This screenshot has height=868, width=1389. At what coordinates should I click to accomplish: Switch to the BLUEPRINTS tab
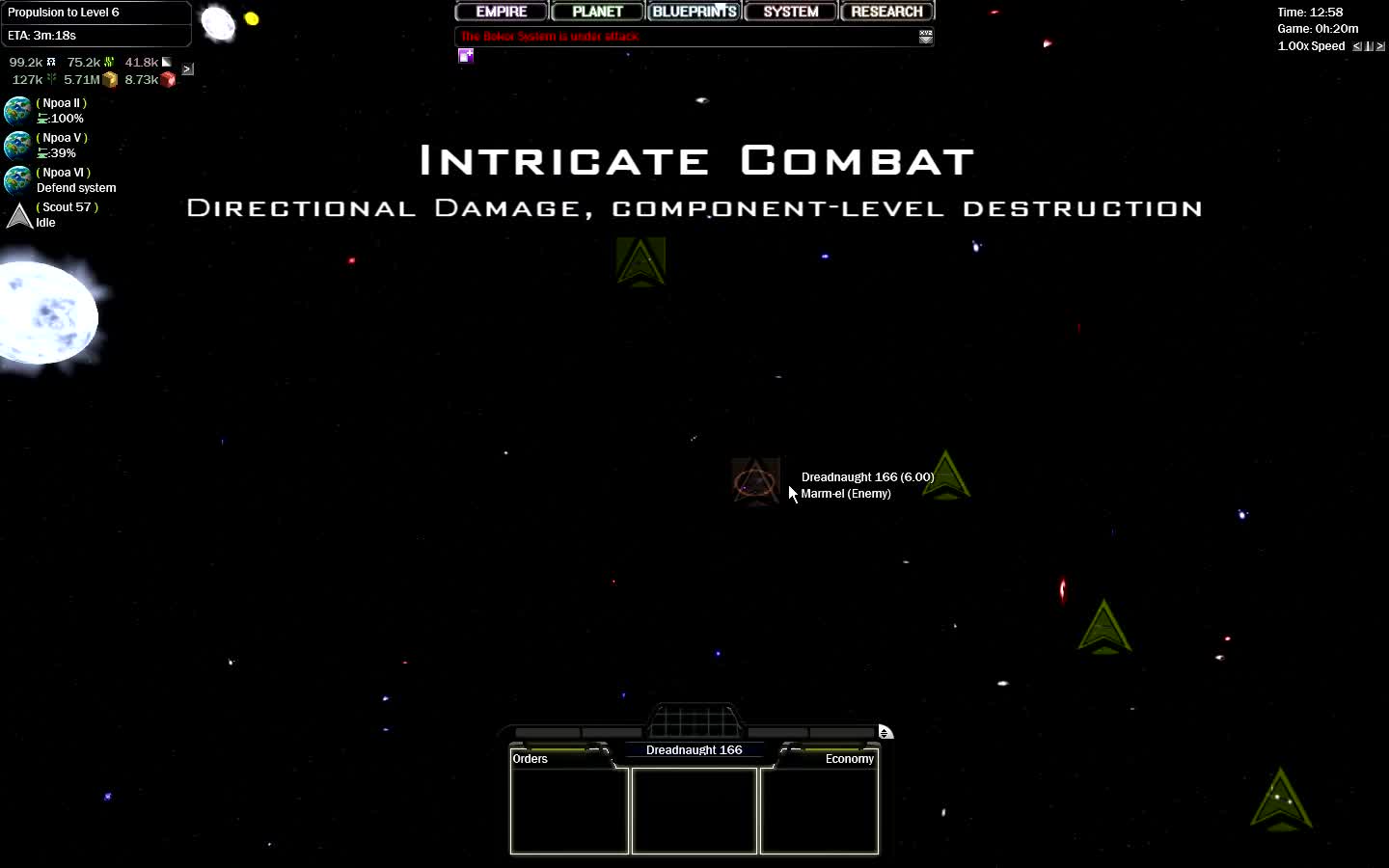pos(694,11)
